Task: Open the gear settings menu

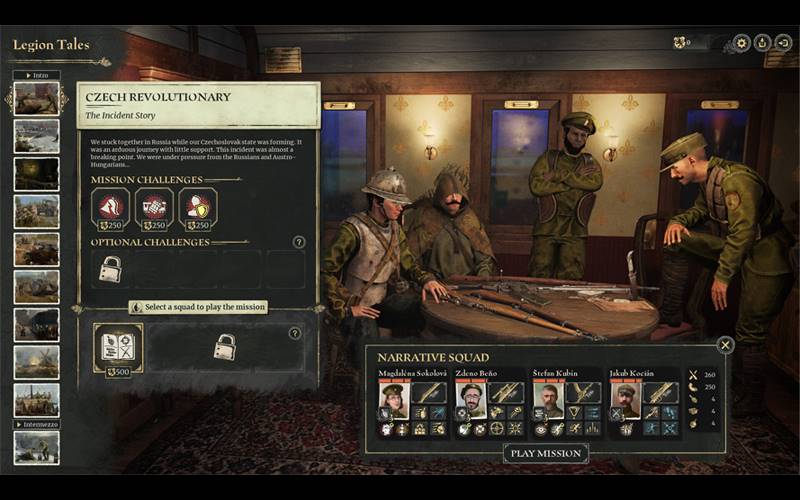Action: pyautogui.click(x=741, y=43)
